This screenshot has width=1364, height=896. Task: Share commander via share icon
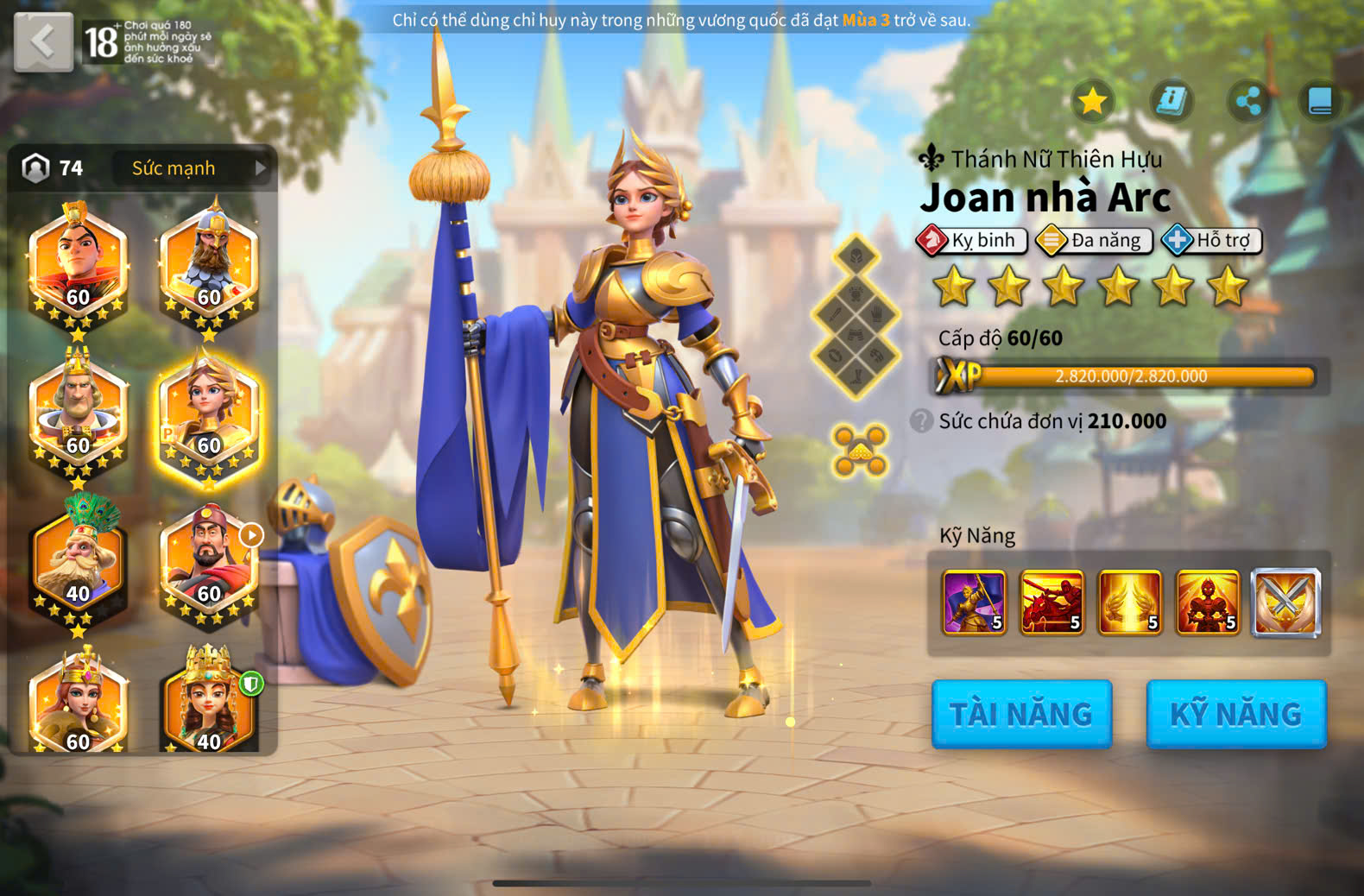[1248, 101]
